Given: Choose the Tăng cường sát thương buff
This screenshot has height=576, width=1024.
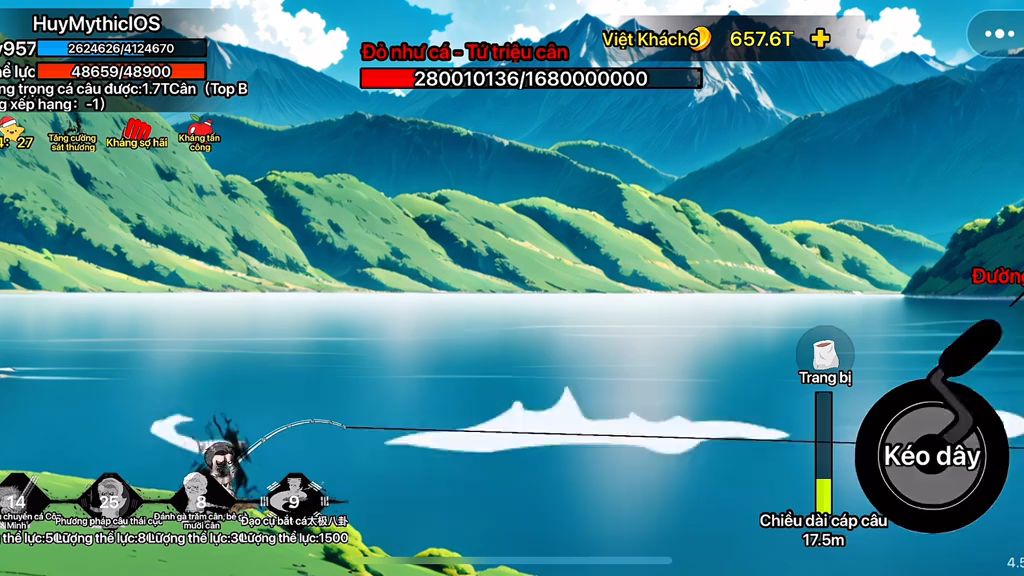Looking at the screenshot, I should click(72, 134).
